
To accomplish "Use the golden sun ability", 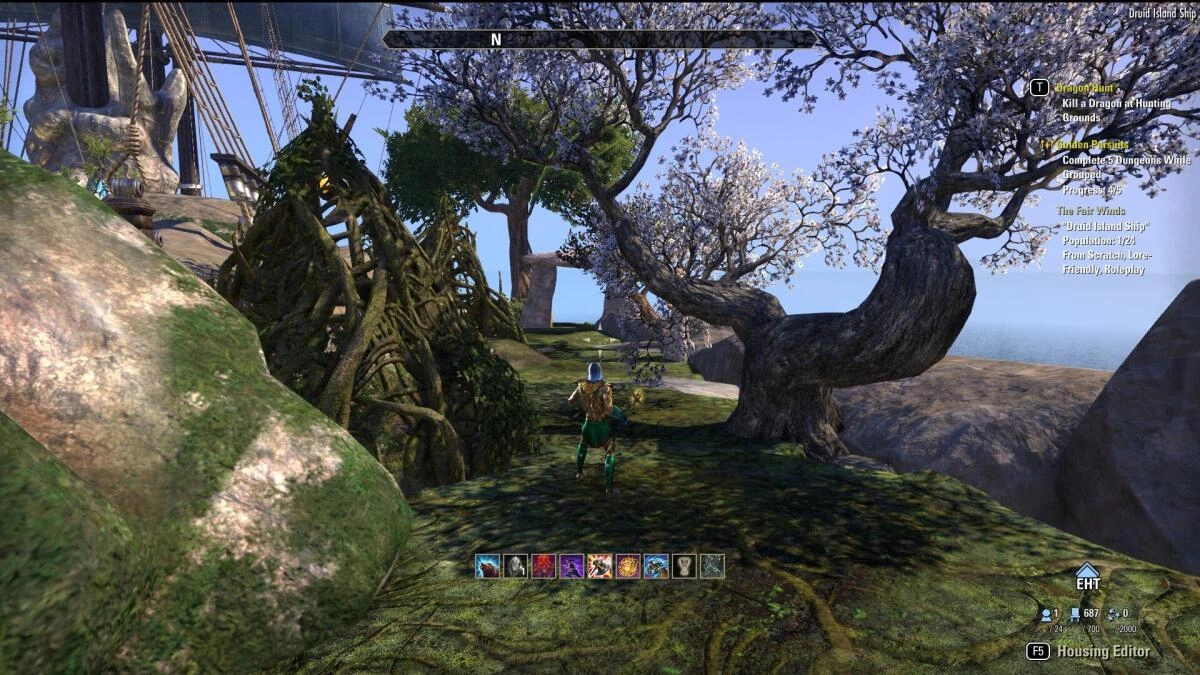I will tap(628, 566).
